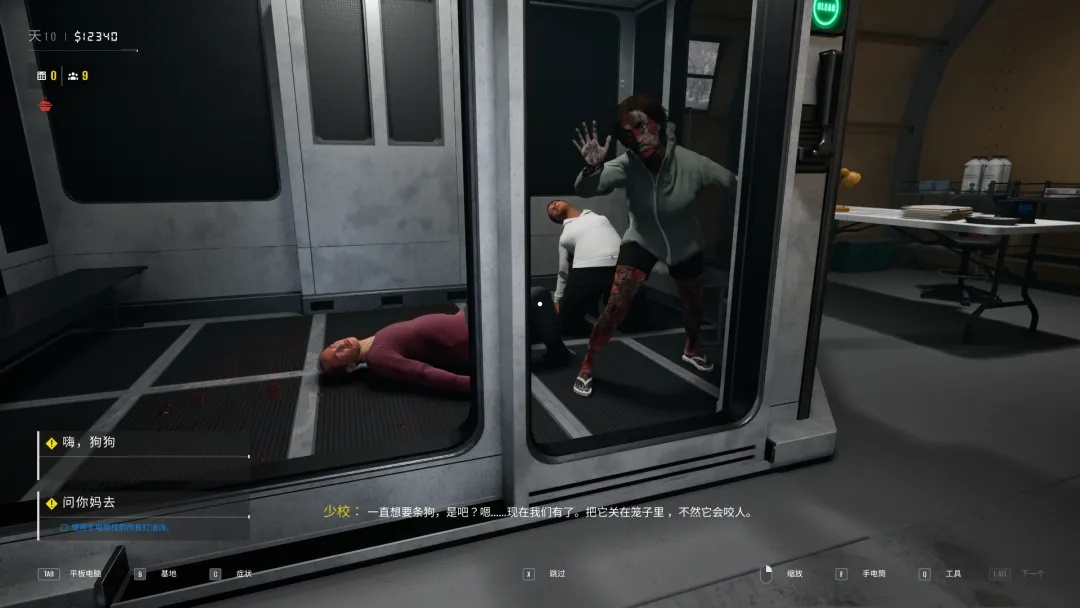Click the survivors count people icon
This screenshot has width=1080, height=608.
click(x=73, y=76)
